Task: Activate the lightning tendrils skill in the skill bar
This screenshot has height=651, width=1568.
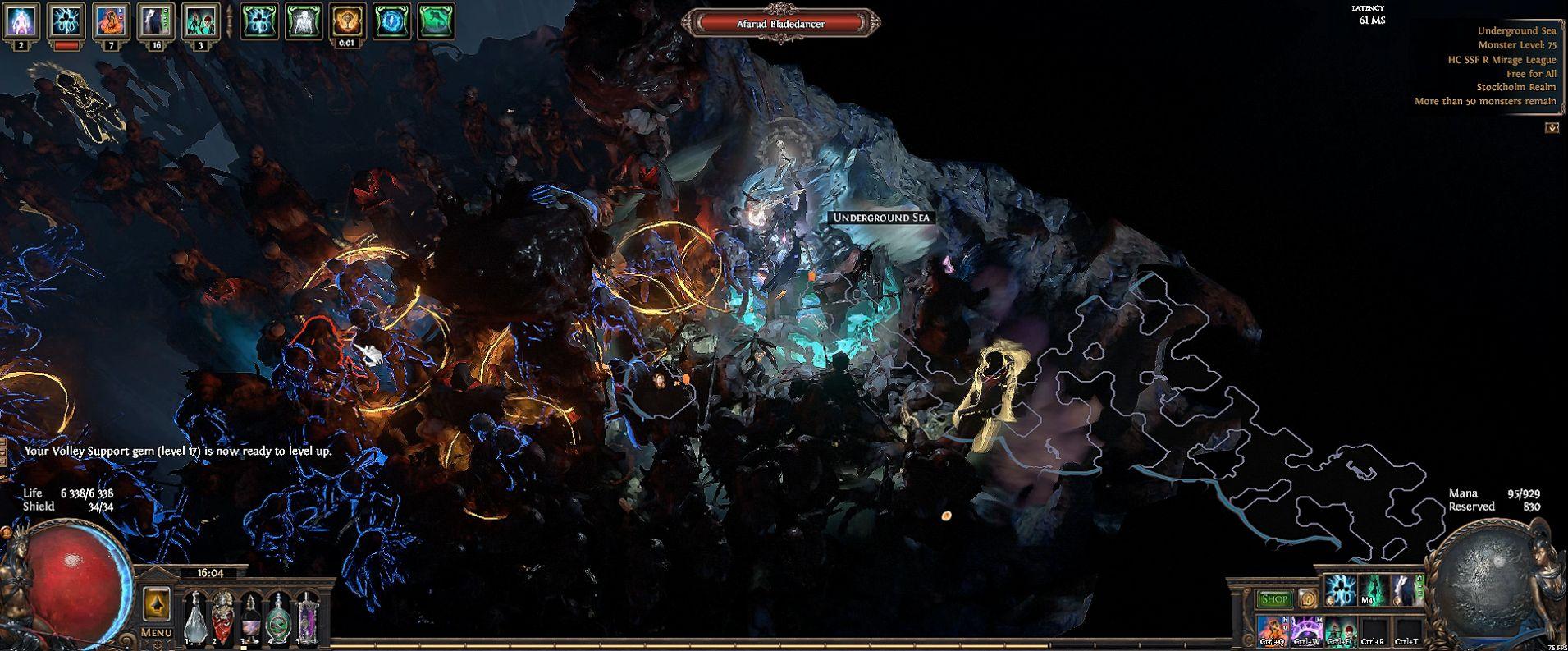Action: (1341, 589)
